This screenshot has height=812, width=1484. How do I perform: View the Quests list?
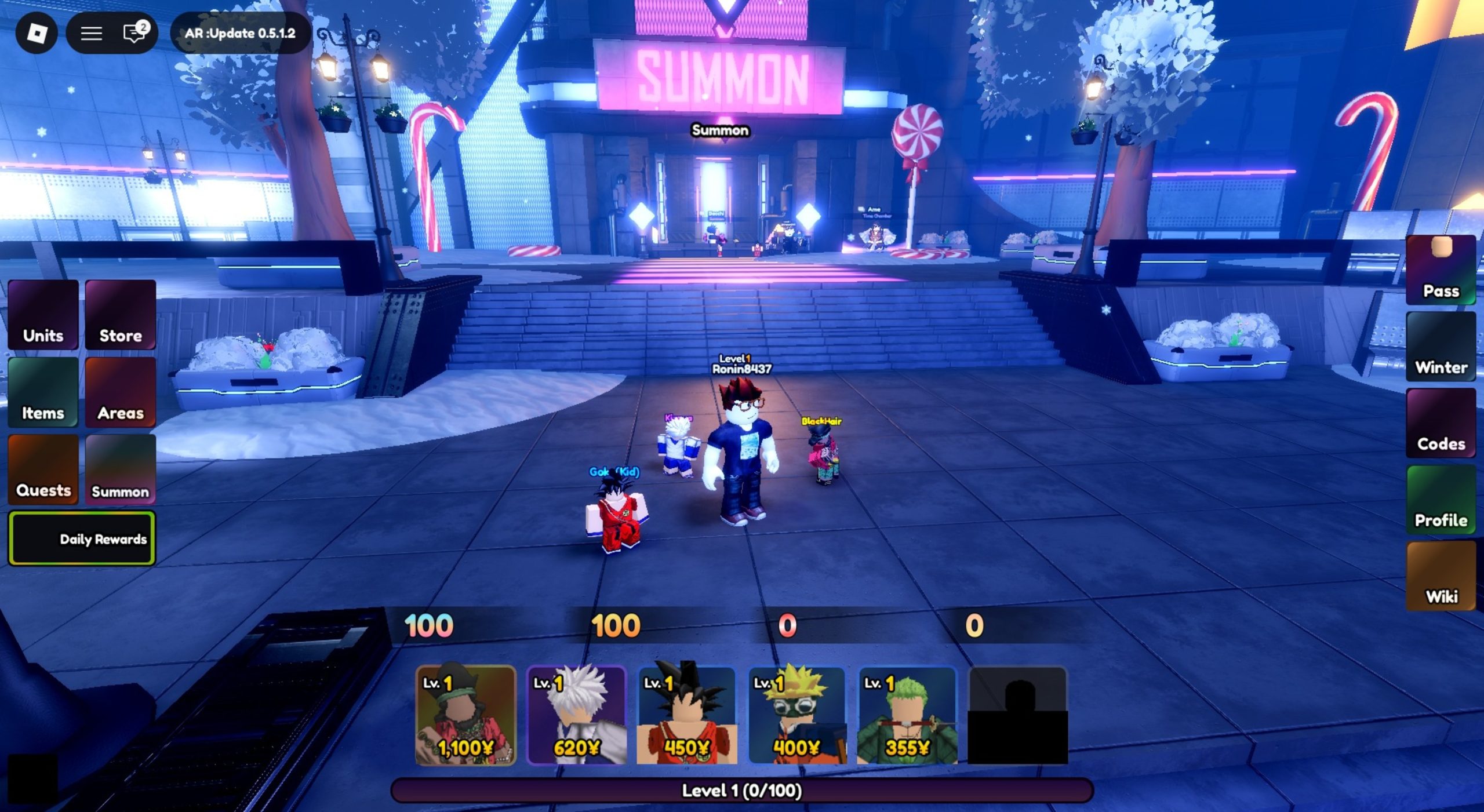(x=43, y=469)
